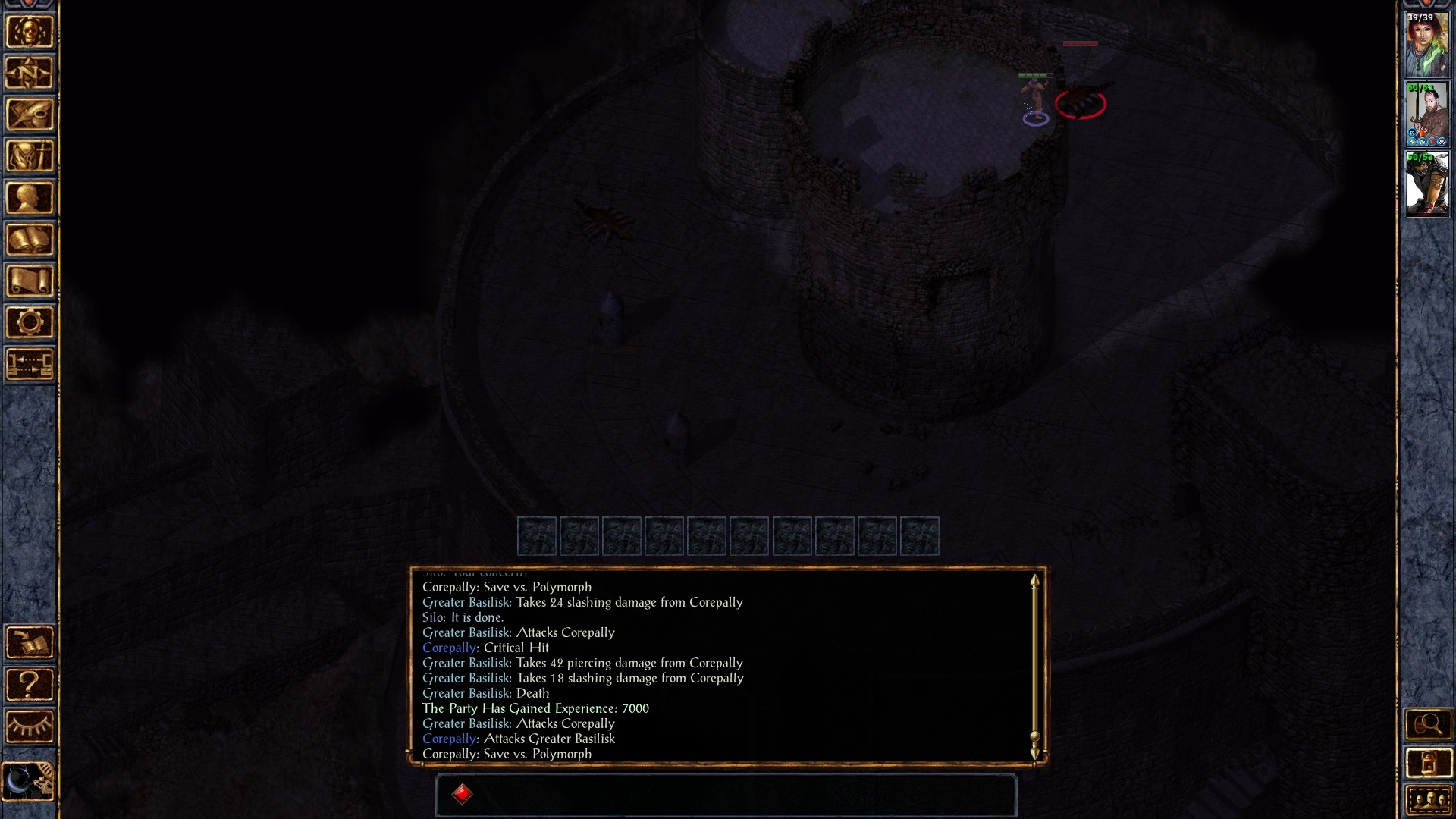Select the hooded fighter portrait
Screen dimensions: 1456x819
pos(1427,184)
